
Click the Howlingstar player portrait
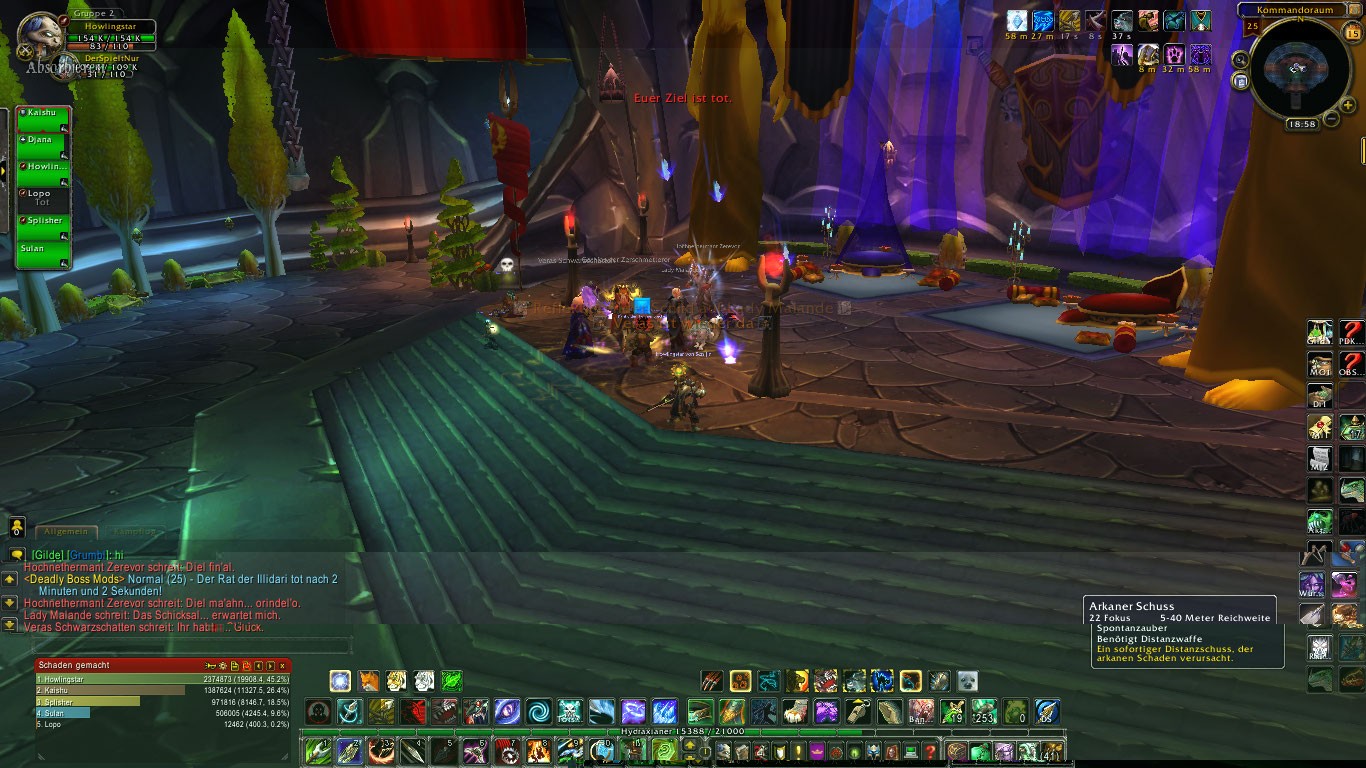click(x=40, y=37)
